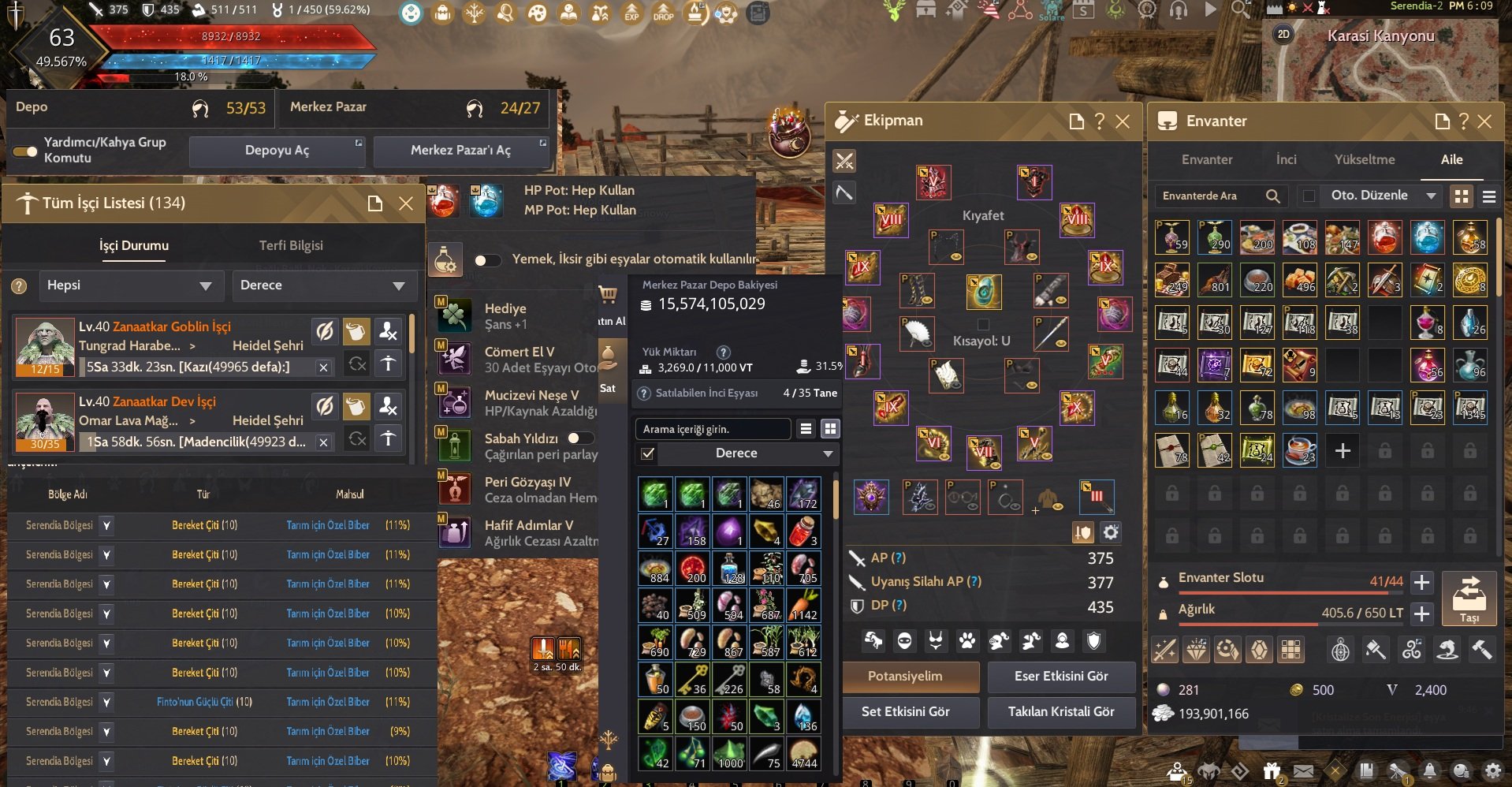Open the Hepsi filter dropdown in worker list
1512x787 pixels.
131,285
